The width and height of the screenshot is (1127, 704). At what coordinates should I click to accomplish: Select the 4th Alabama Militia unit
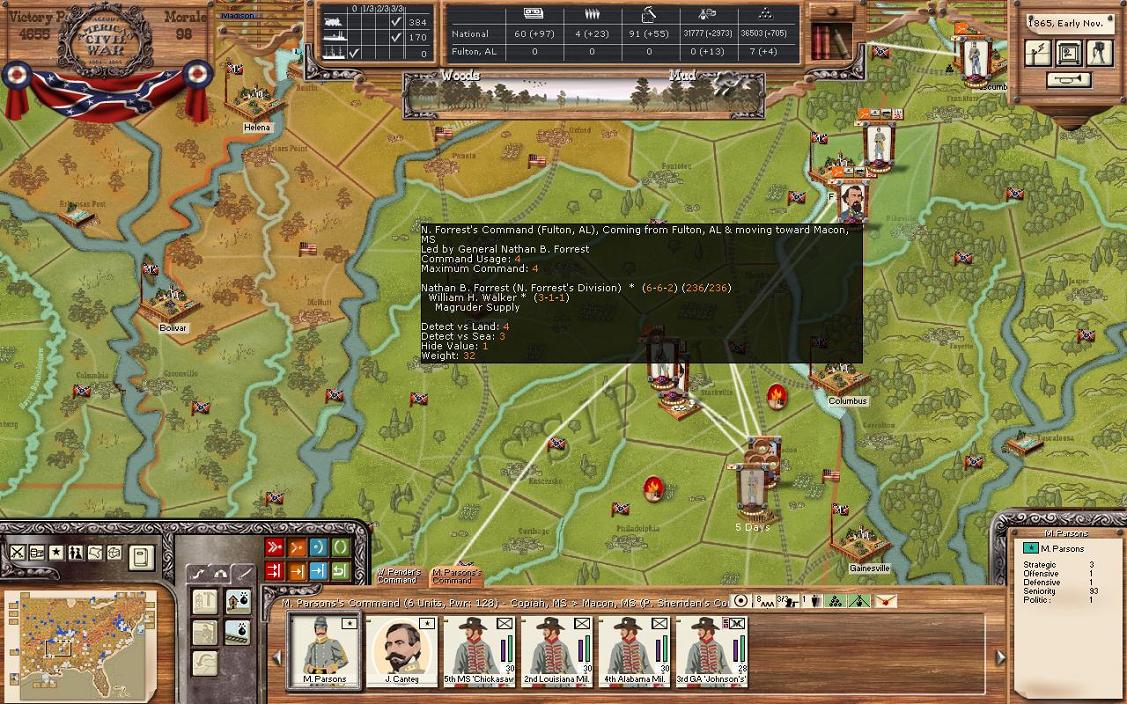click(634, 649)
